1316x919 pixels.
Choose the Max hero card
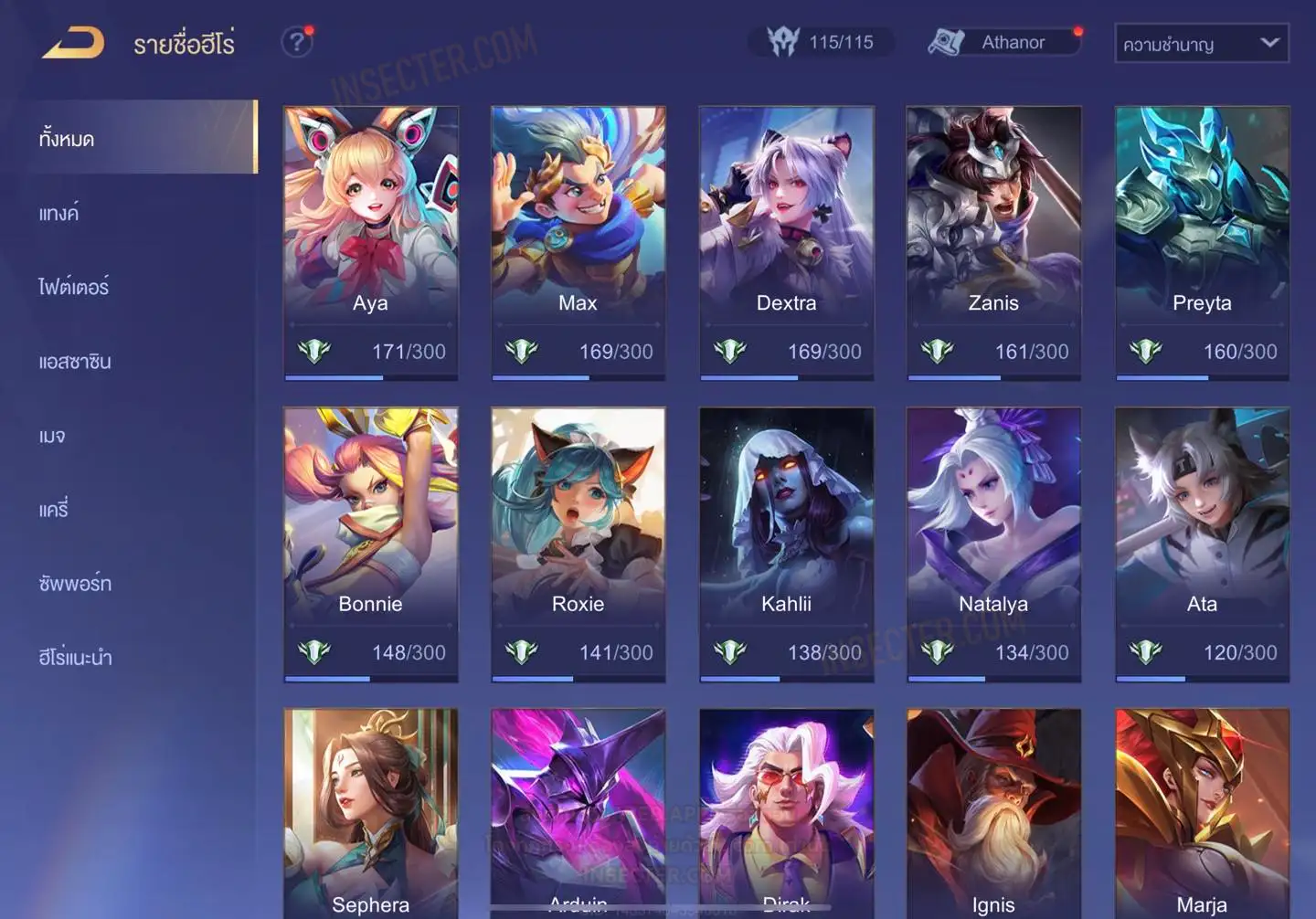(x=578, y=242)
